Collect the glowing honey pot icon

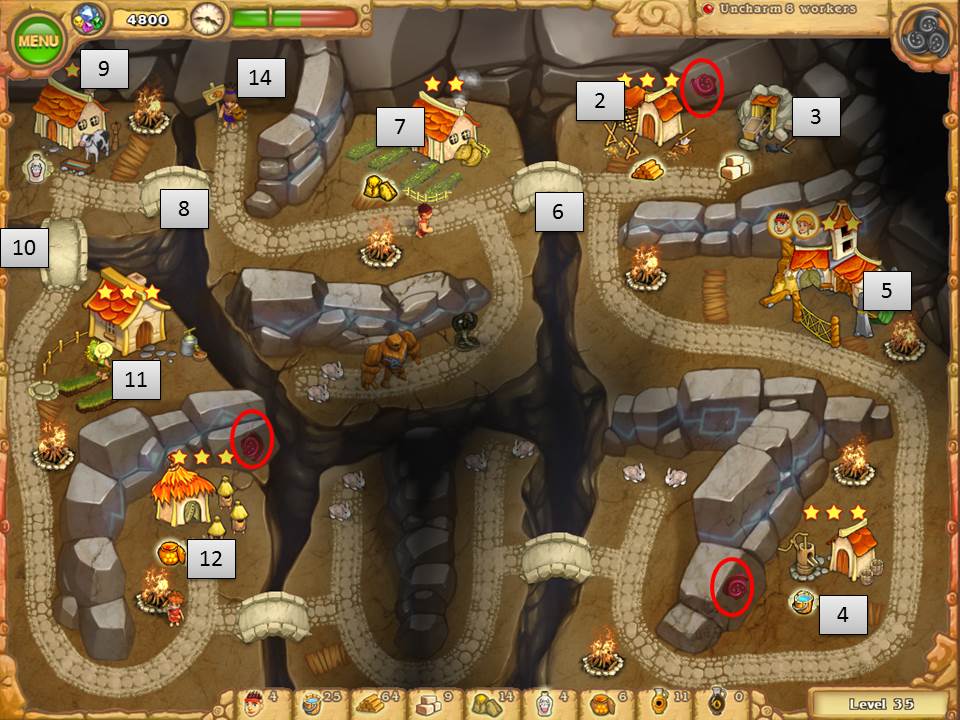click(x=171, y=553)
